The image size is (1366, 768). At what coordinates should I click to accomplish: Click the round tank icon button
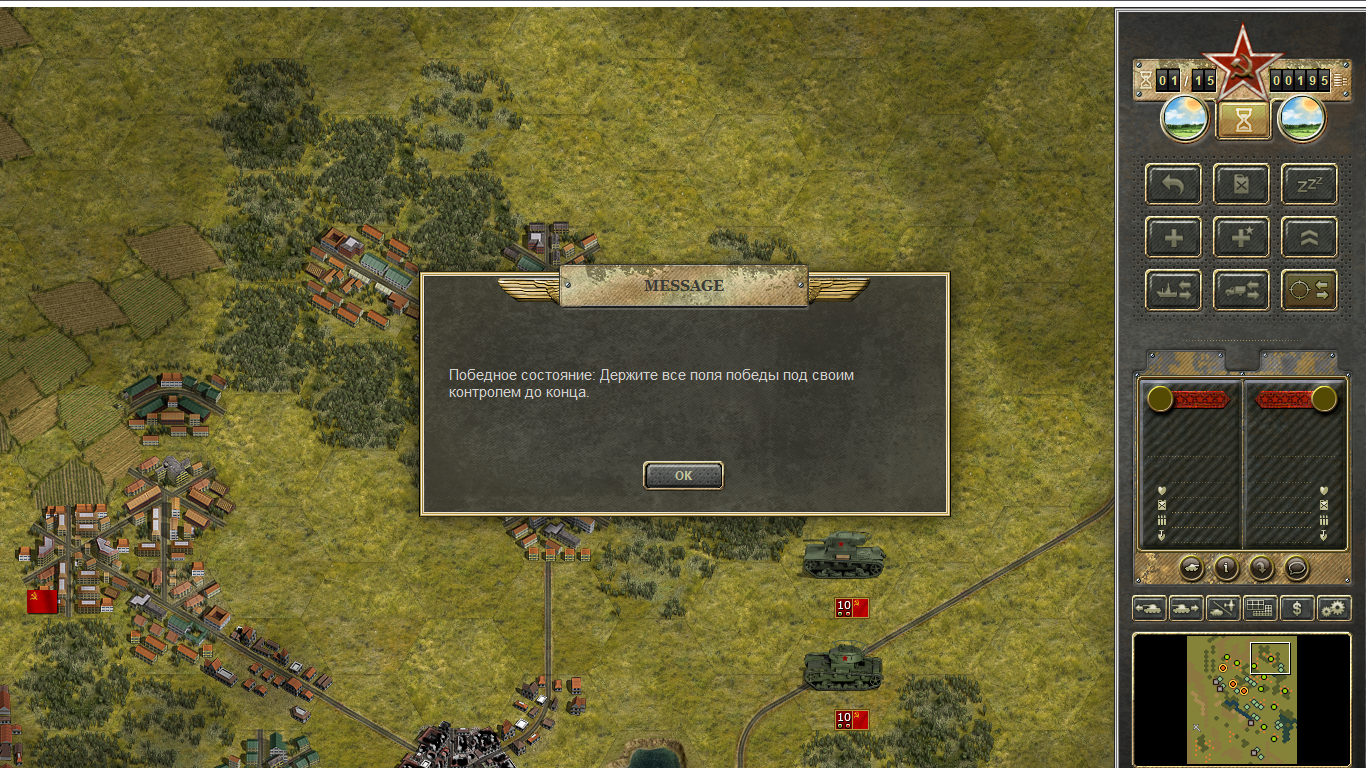point(1191,568)
